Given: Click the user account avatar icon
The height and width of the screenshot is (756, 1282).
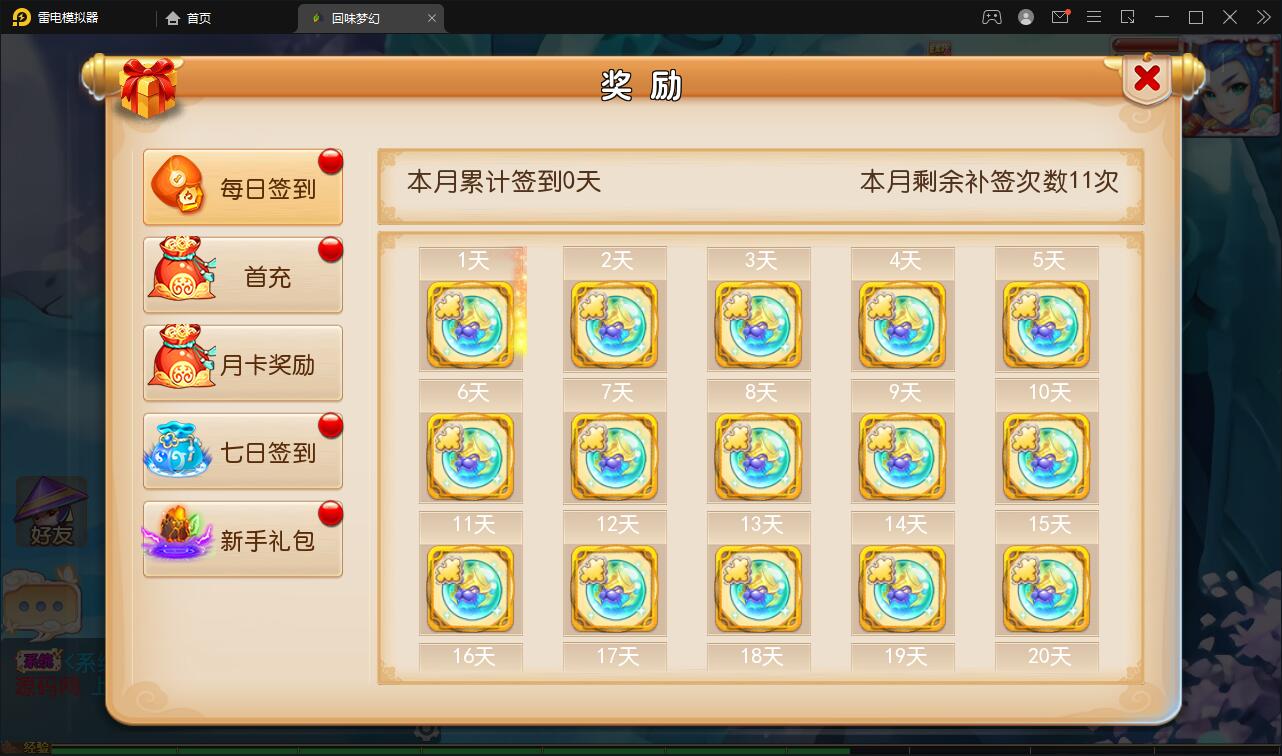Looking at the screenshot, I should 1026,17.
